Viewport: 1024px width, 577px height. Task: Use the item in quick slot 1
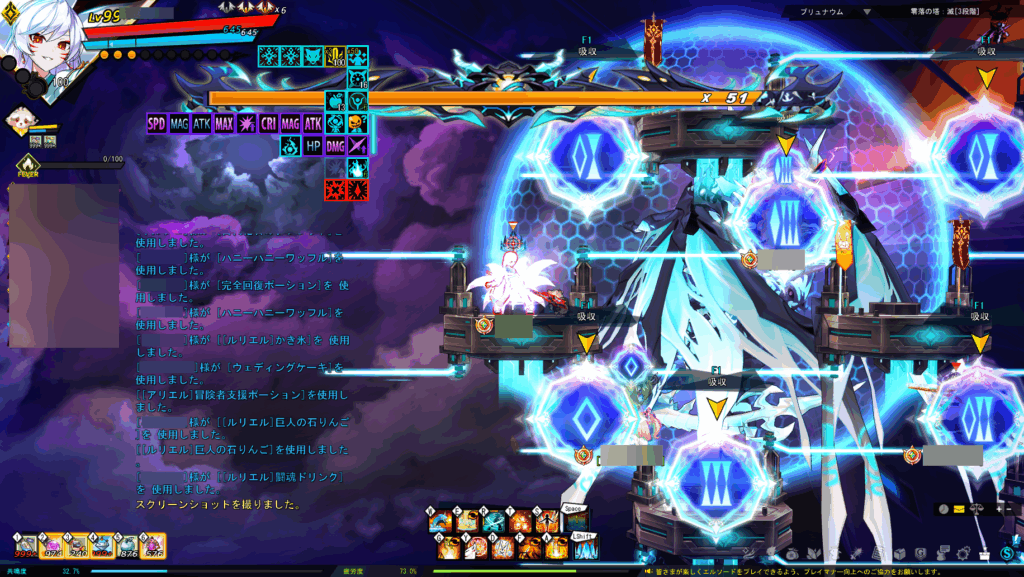click(24, 546)
